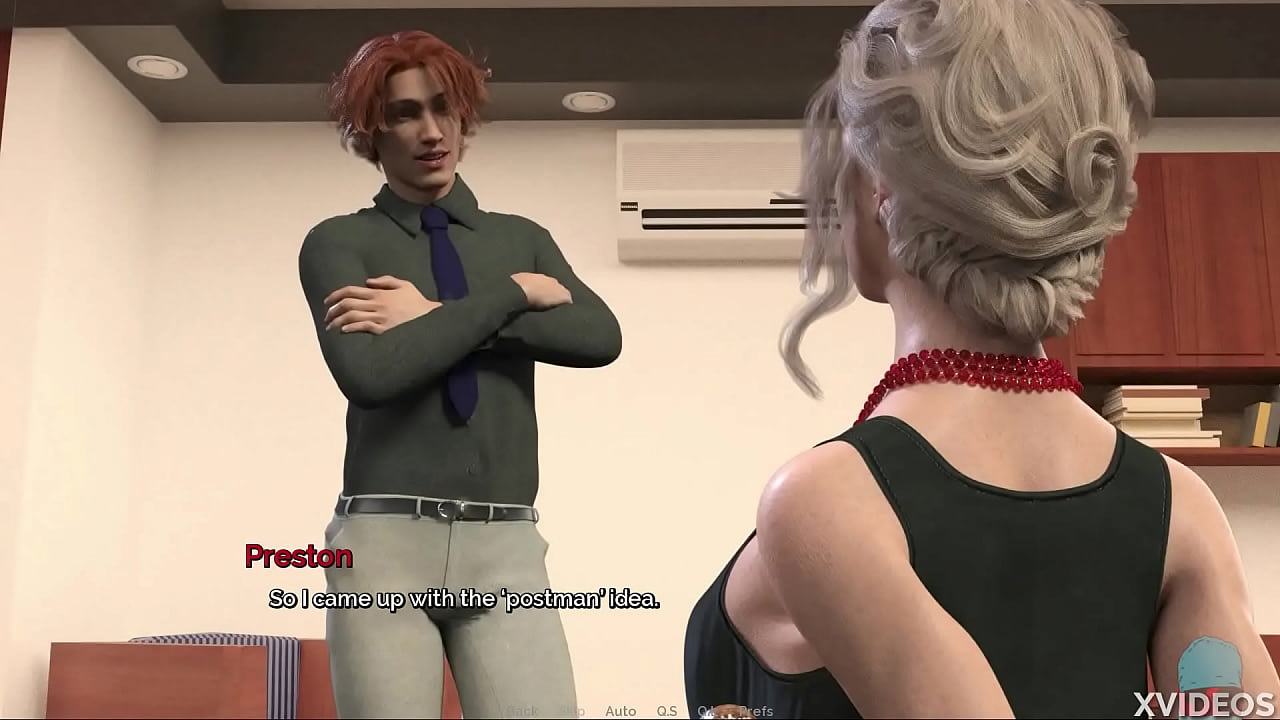Select the Q.S quick save option
Screen dimensions: 1280x720
tap(666, 710)
